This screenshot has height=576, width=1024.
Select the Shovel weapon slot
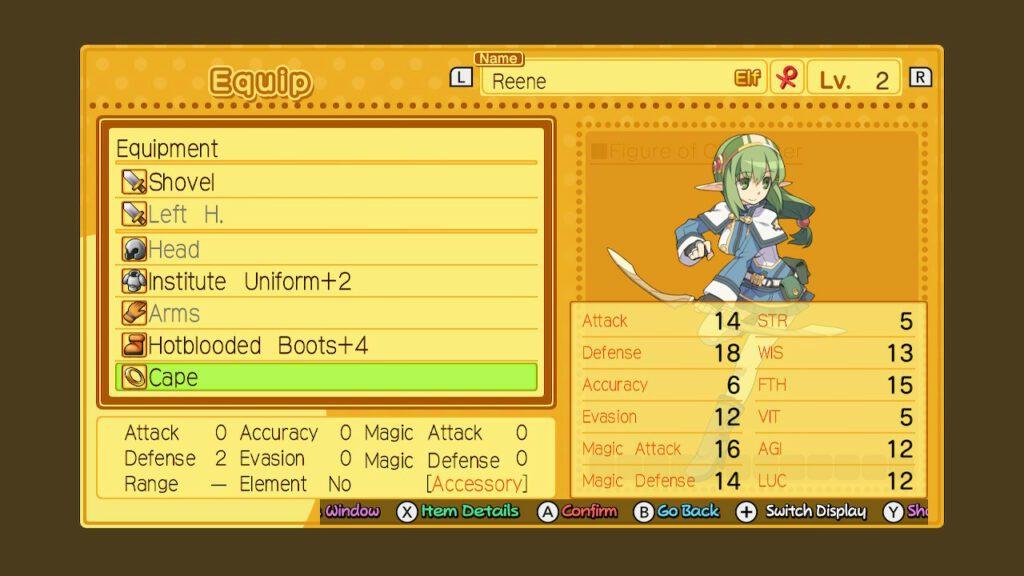coord(326,182)
